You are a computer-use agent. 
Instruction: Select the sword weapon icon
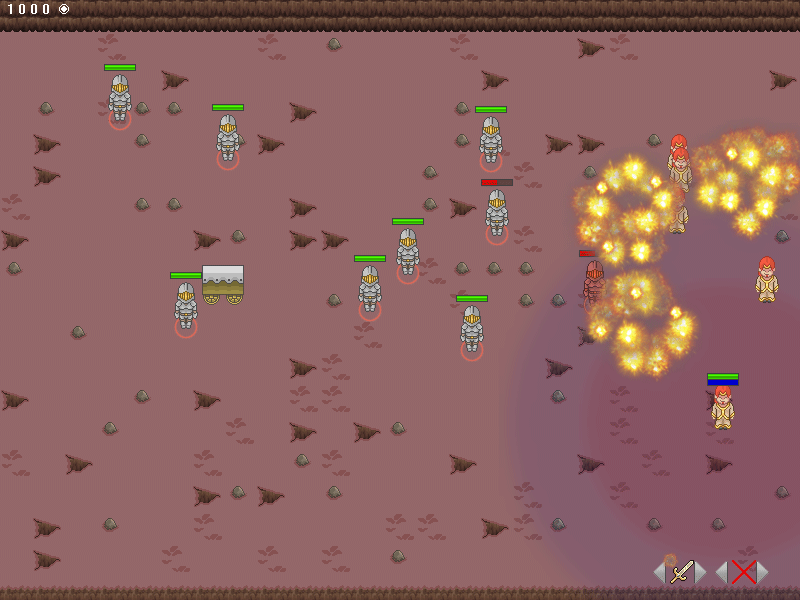click(681, 572)
